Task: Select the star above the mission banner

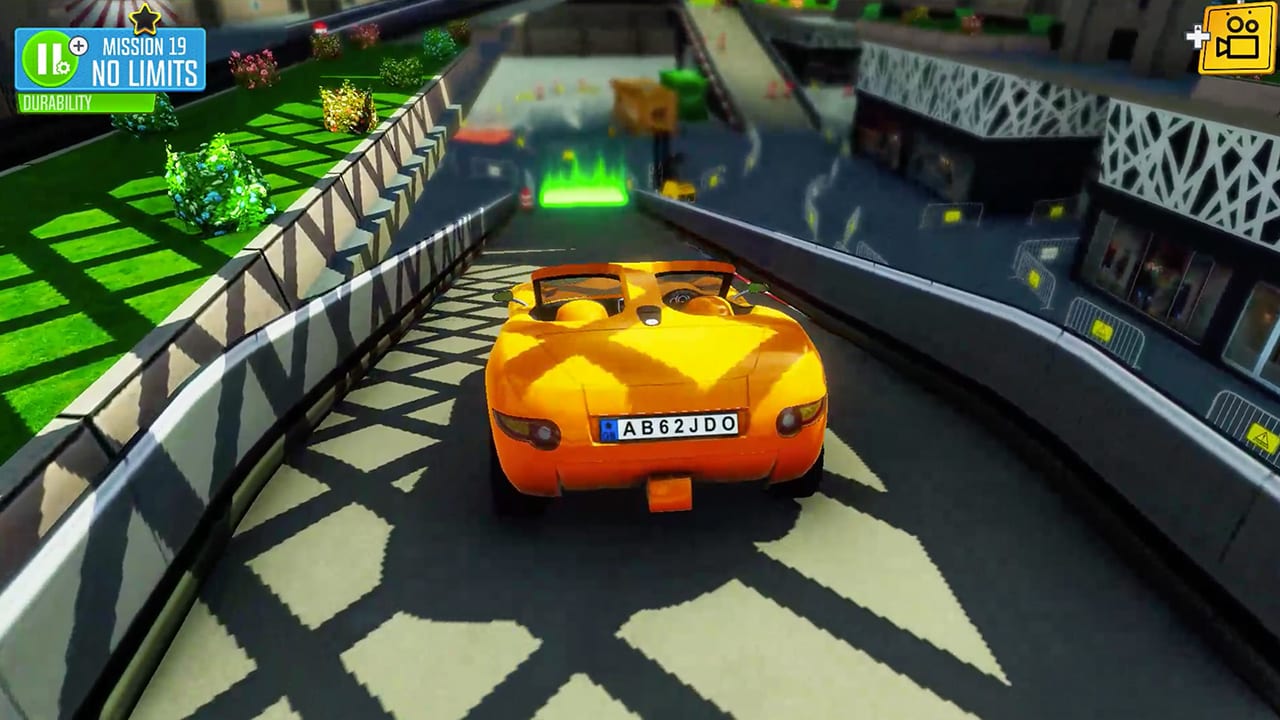Action: coord(145,20)
